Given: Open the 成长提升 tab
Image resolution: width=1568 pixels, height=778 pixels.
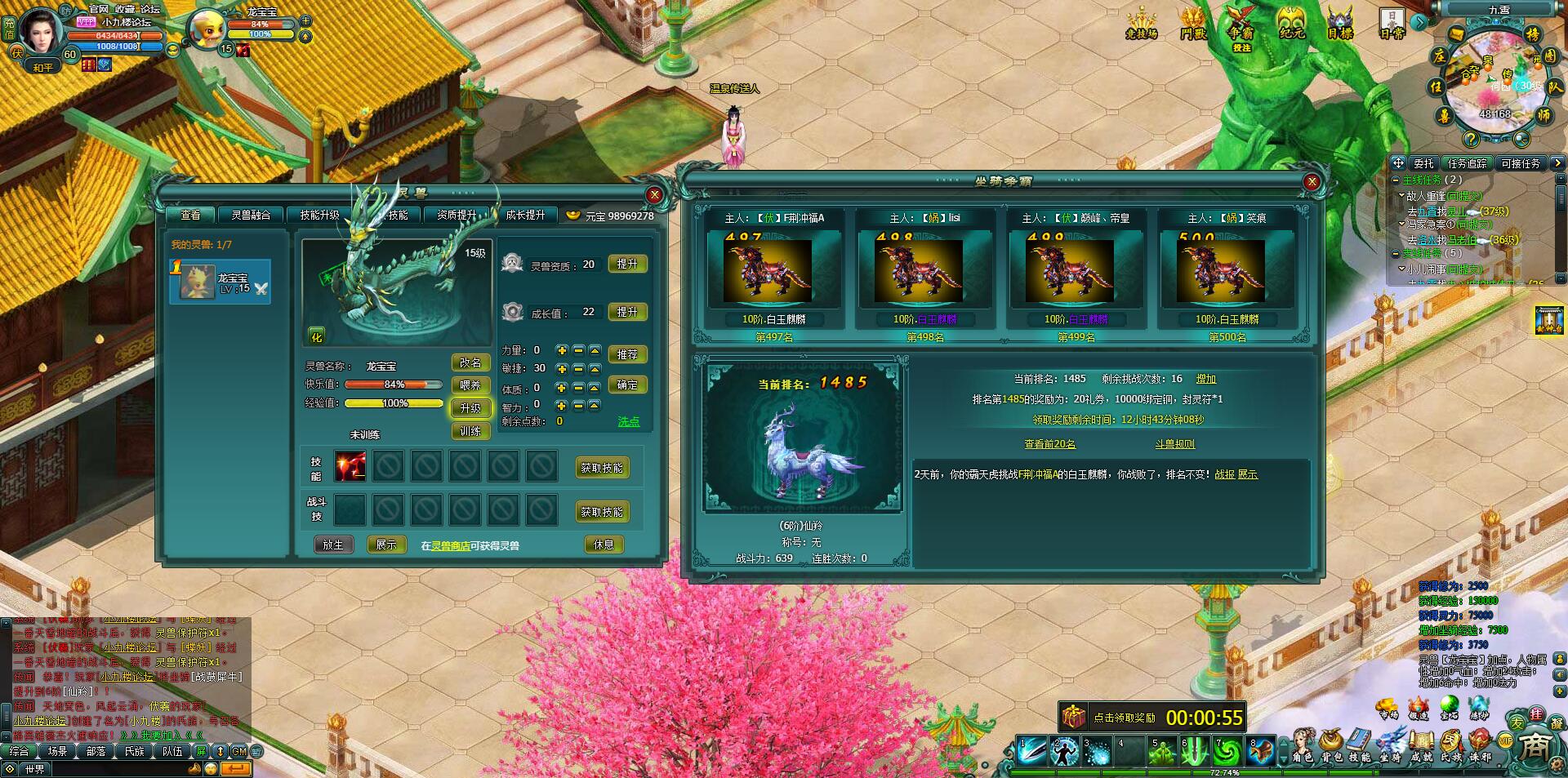Looking at the screenshot, I should point(525,215).
